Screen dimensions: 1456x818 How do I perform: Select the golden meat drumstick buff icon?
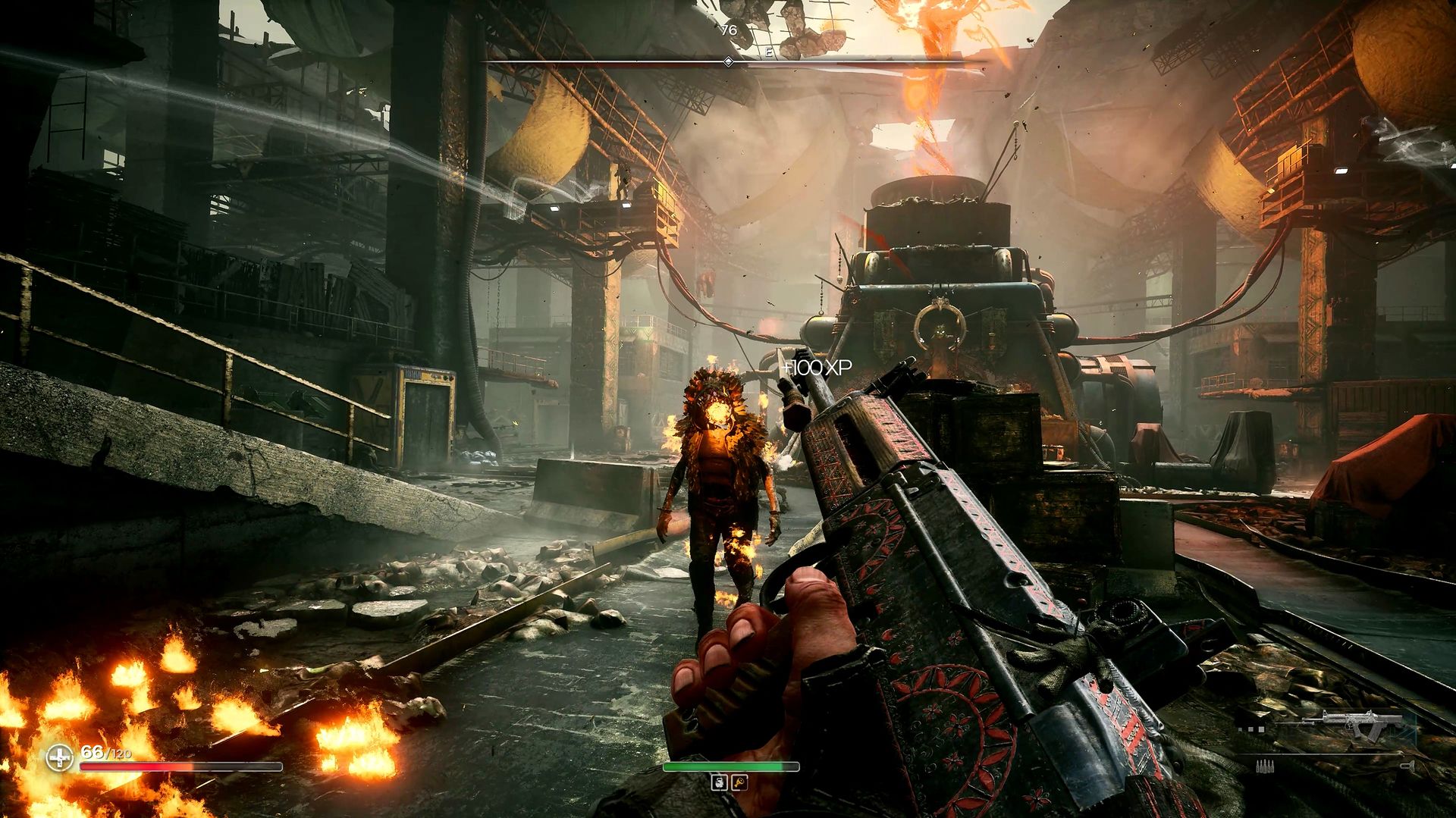pyautogui.click(x=739, y=782)
